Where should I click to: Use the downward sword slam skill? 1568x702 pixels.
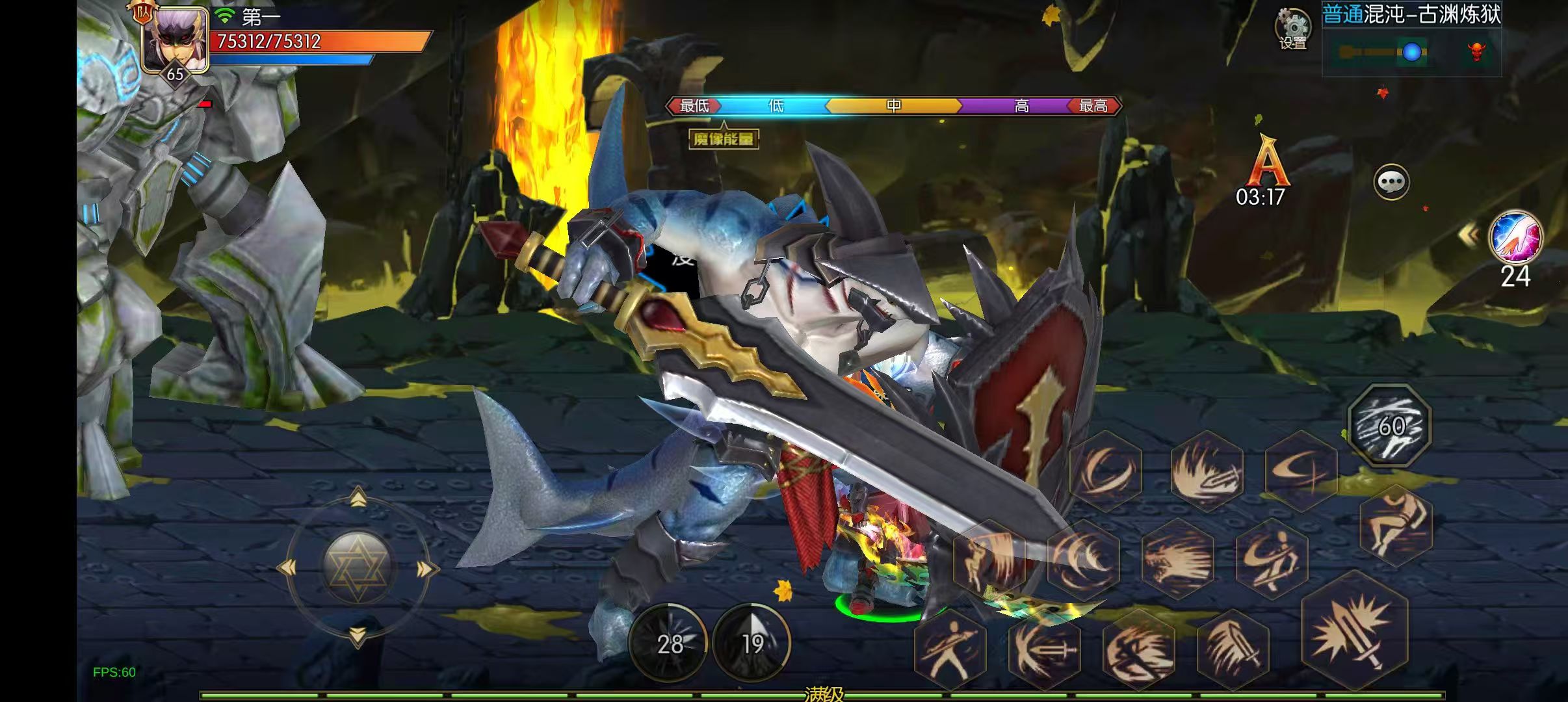point(1233,649)
